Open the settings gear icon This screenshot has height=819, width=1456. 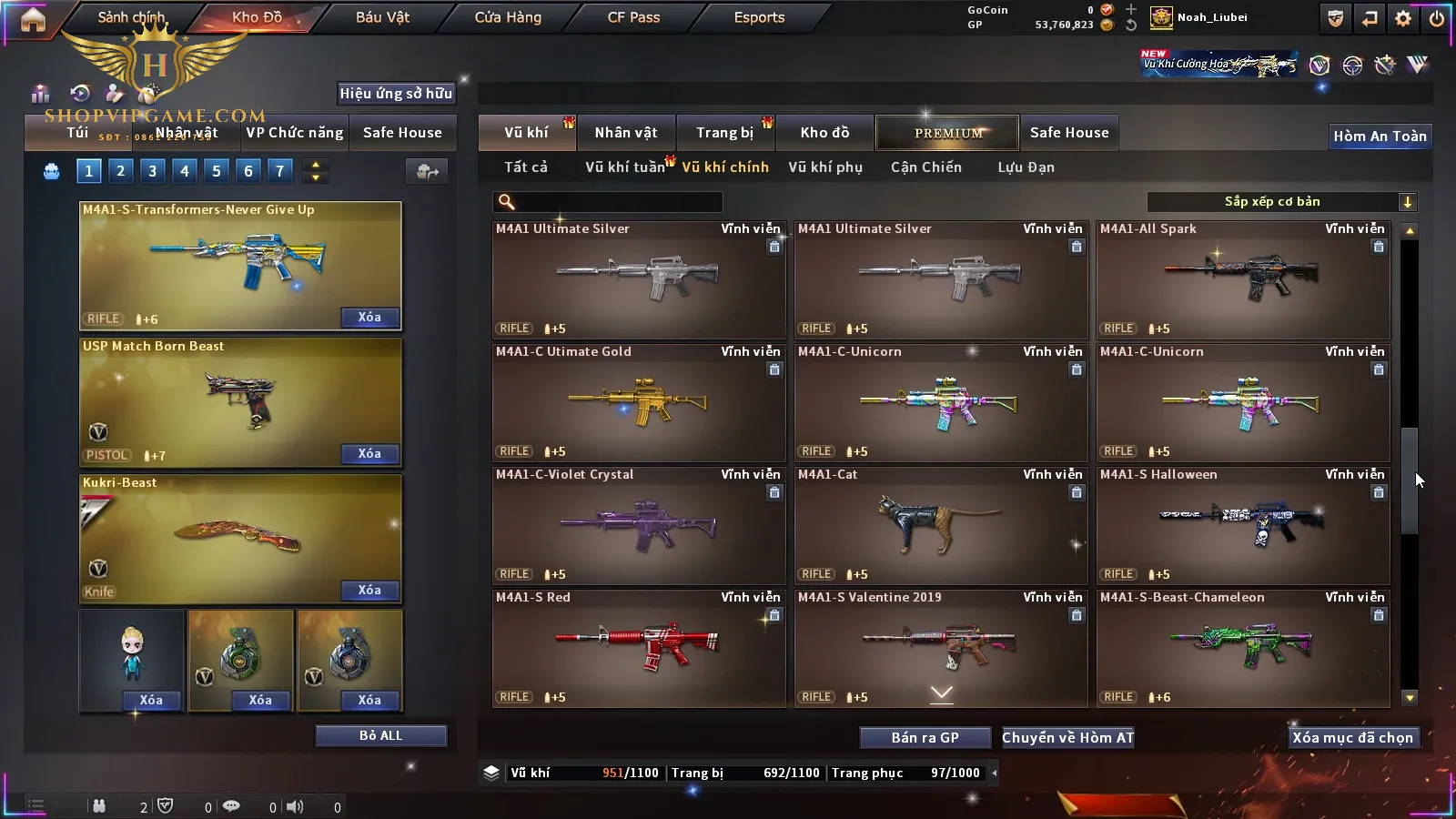pyautogui.click(x=1403, y=18)
